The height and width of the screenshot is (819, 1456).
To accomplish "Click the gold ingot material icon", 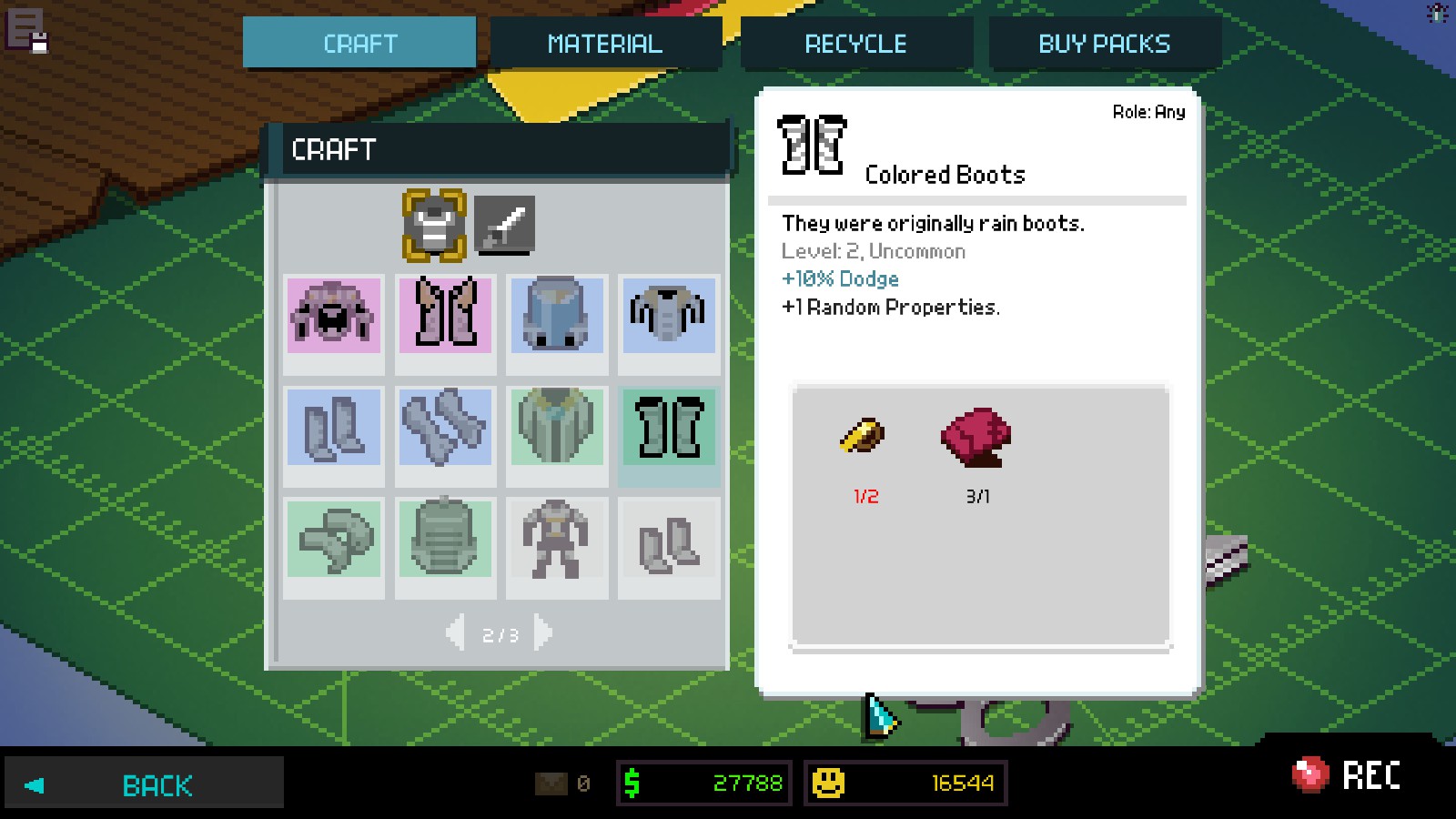I will [x=863, y=436].
